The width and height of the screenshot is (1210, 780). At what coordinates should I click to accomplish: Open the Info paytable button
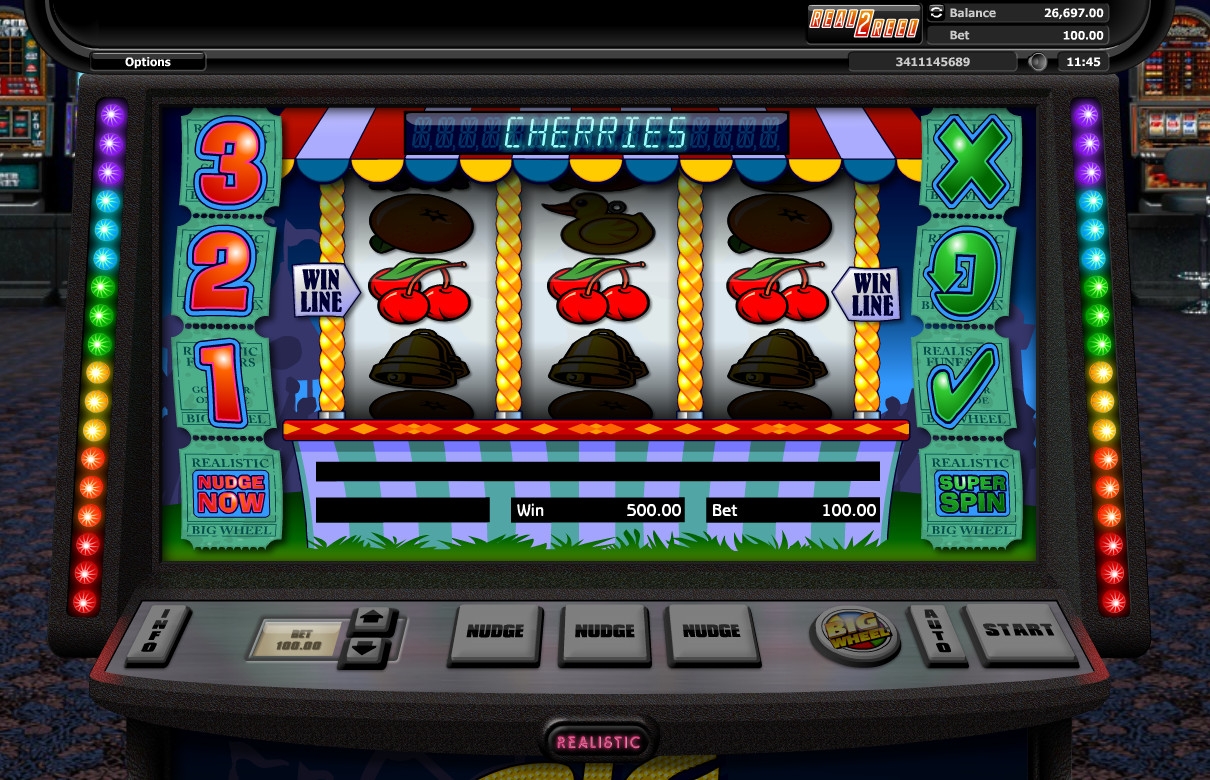(150, 633)
